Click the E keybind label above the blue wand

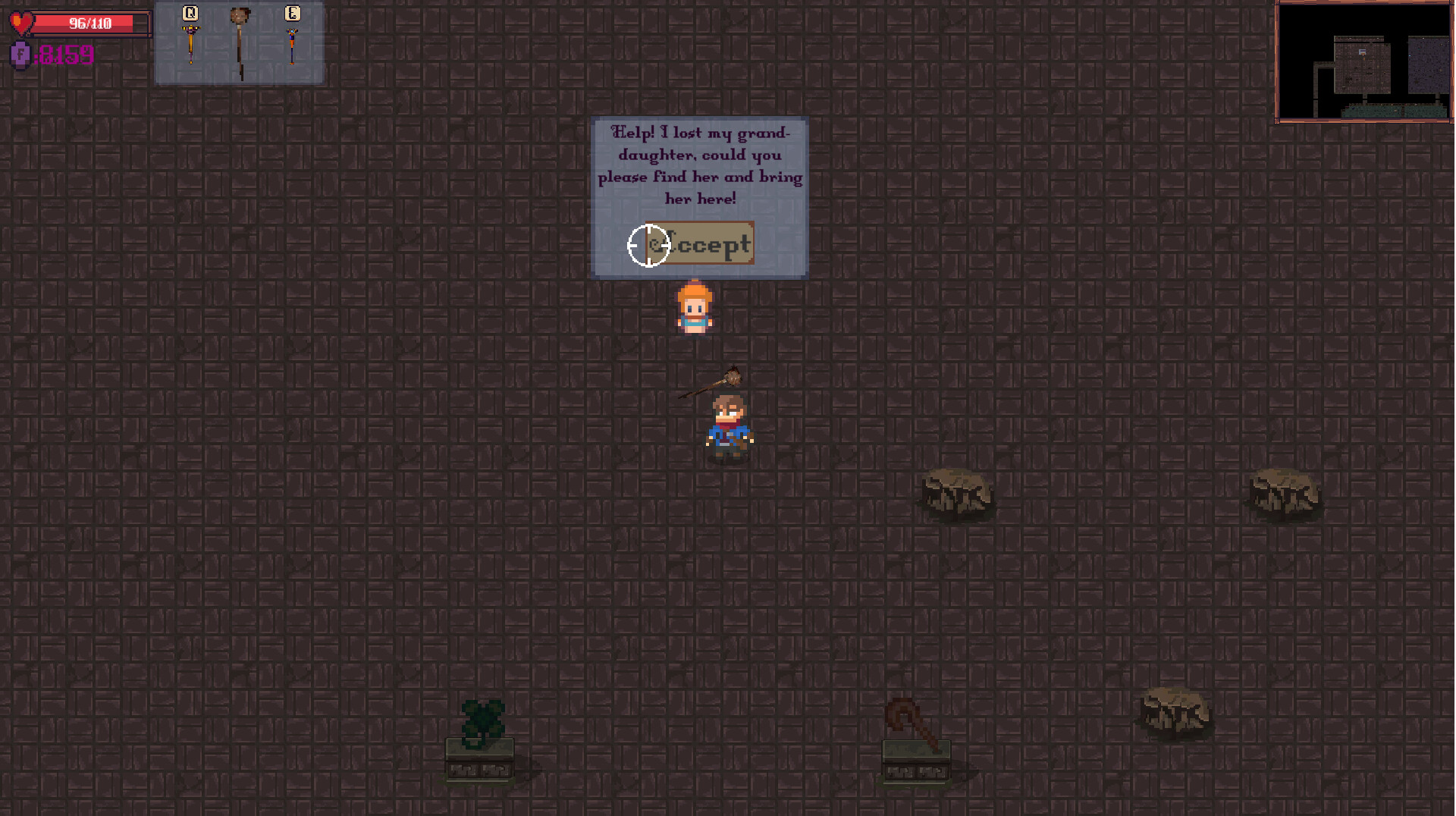[x=293, y=13]
